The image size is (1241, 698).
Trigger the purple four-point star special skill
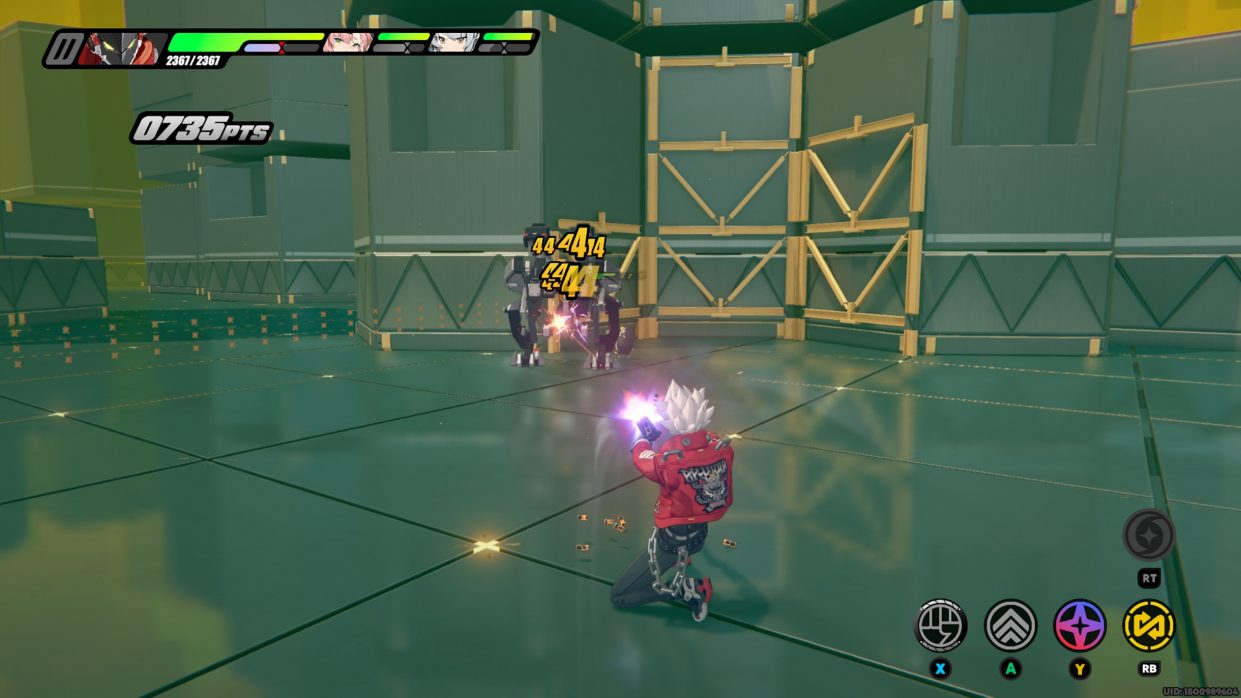(x=1080, y=625)
